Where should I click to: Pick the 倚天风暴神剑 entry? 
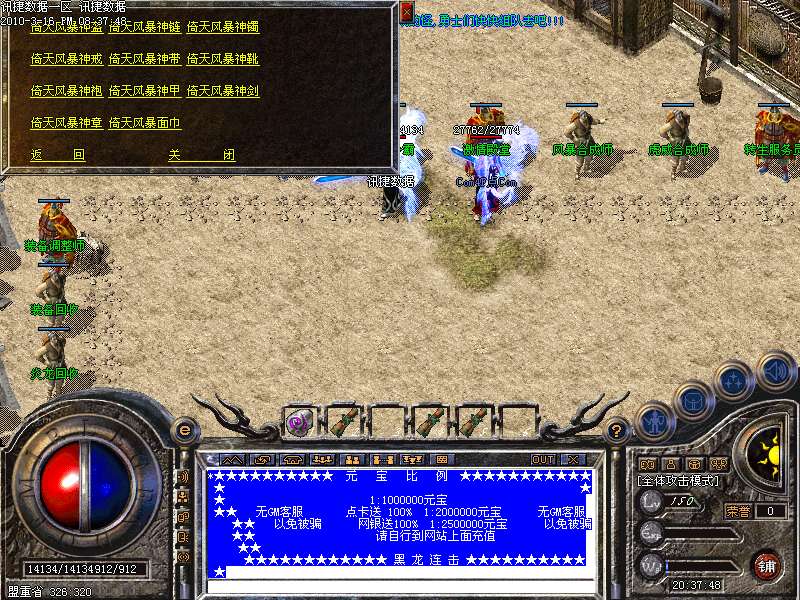222,91
